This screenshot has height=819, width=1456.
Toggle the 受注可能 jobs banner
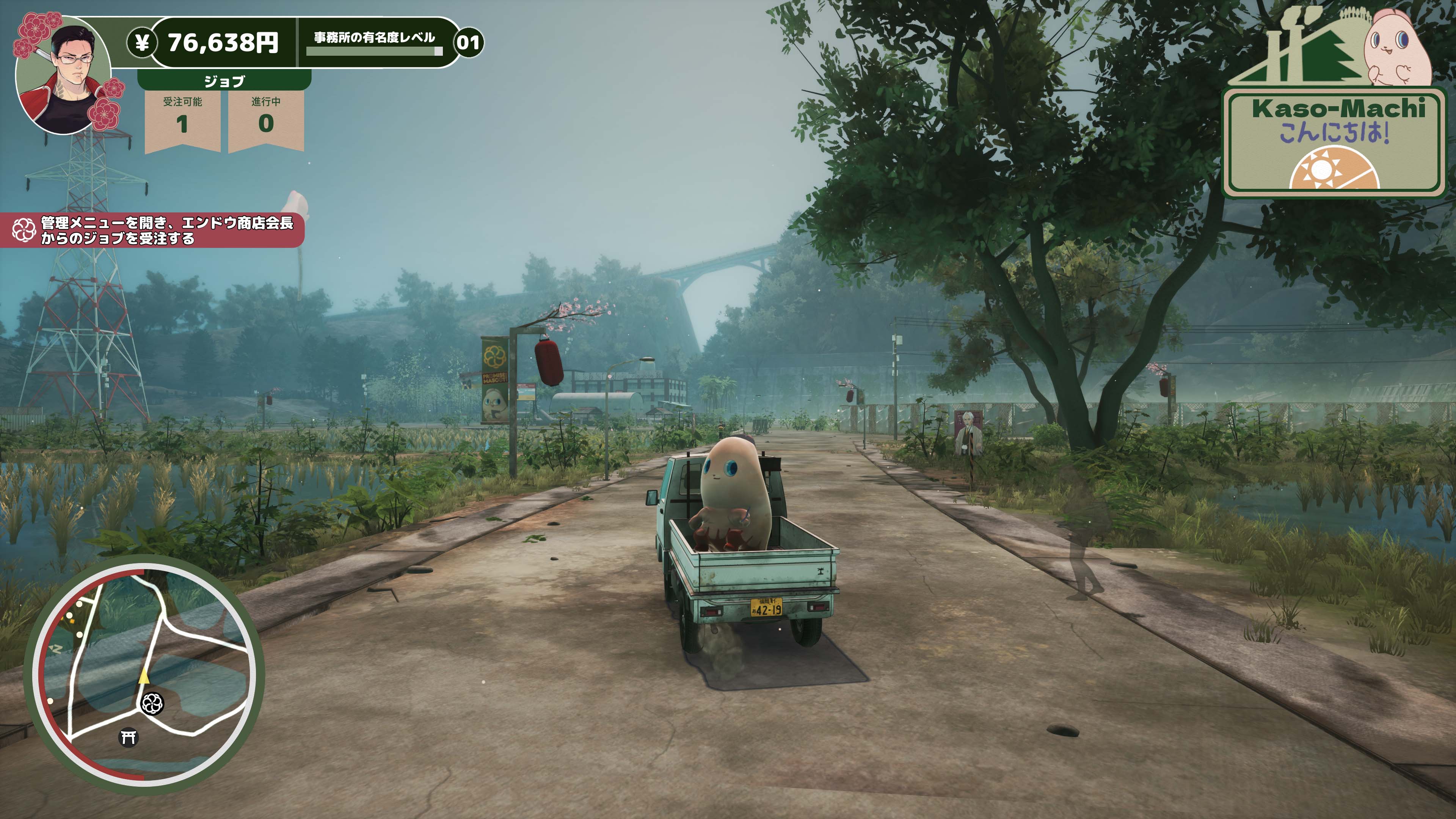tap(182, 116)
